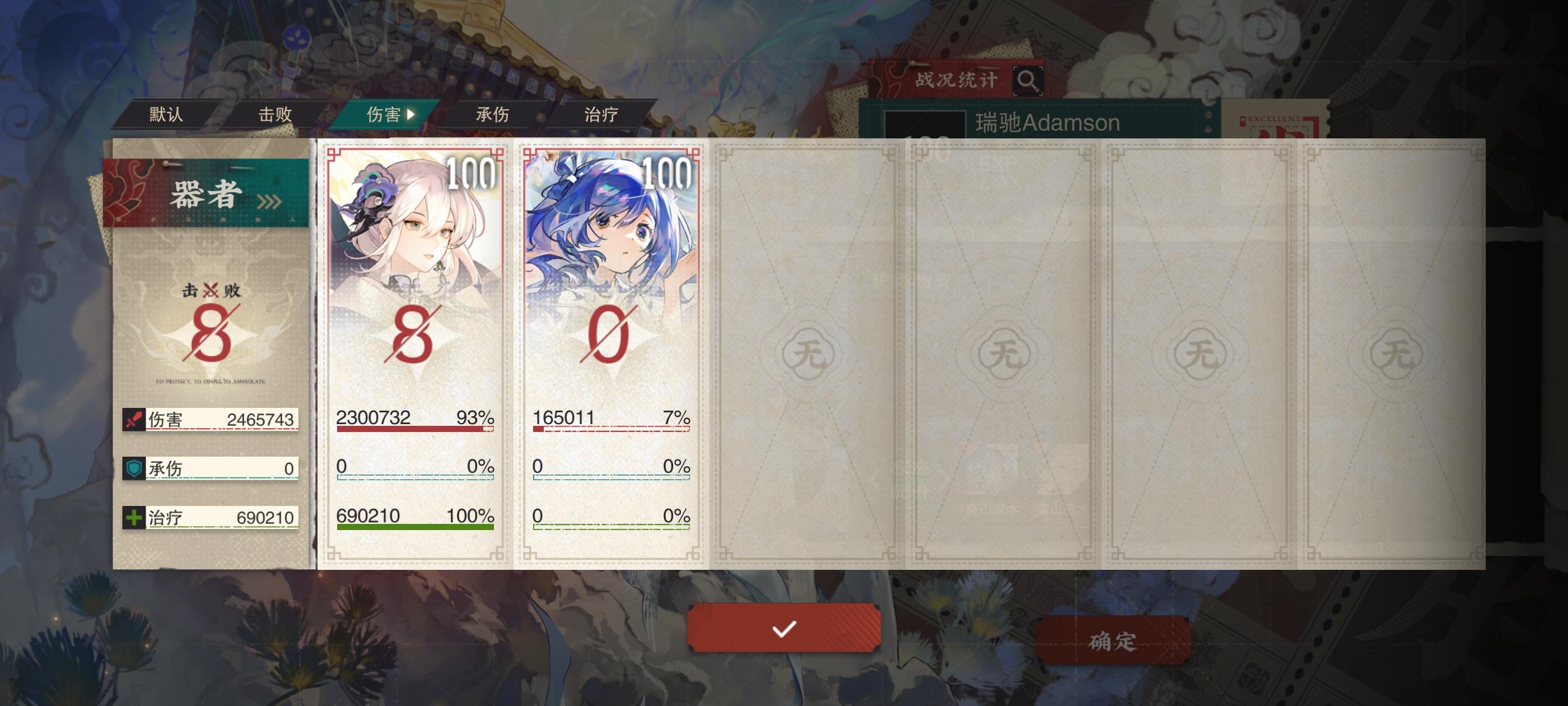1568x706 pixels.
Task: Click the 93% damage progress bar
Action: [414, 431]
